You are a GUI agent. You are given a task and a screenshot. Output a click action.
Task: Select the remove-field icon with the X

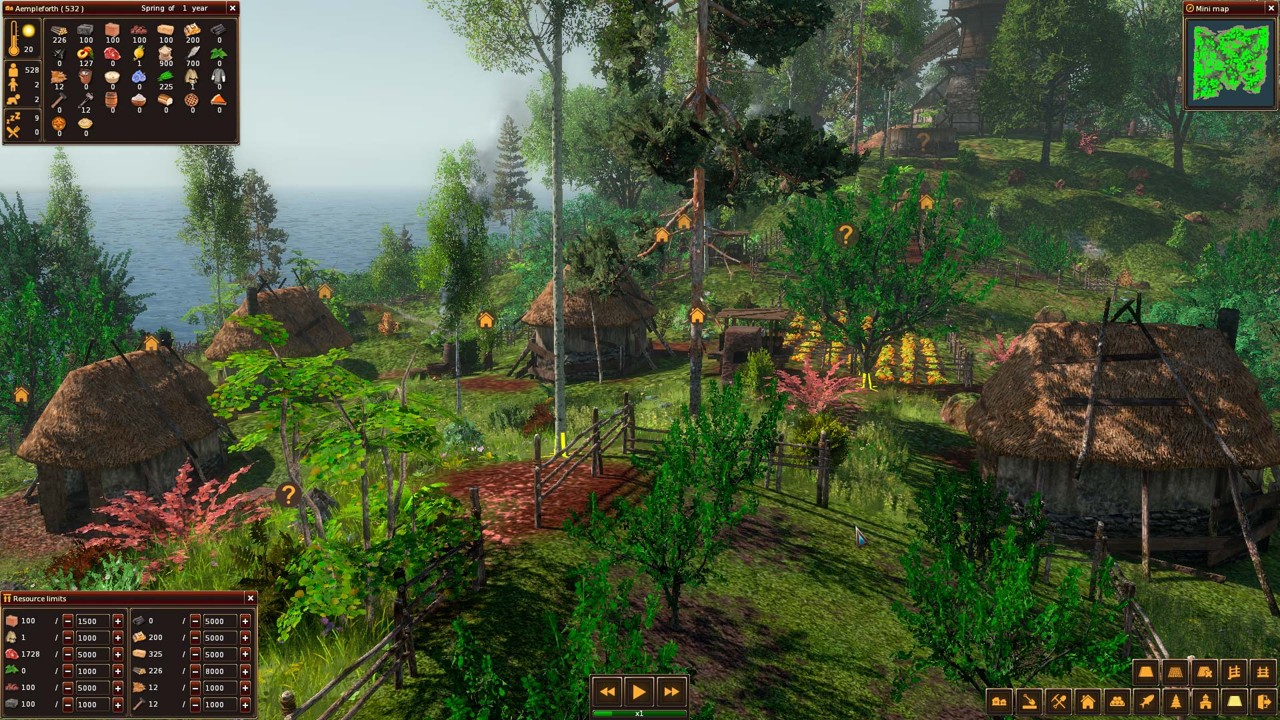tap(1205, 673)
